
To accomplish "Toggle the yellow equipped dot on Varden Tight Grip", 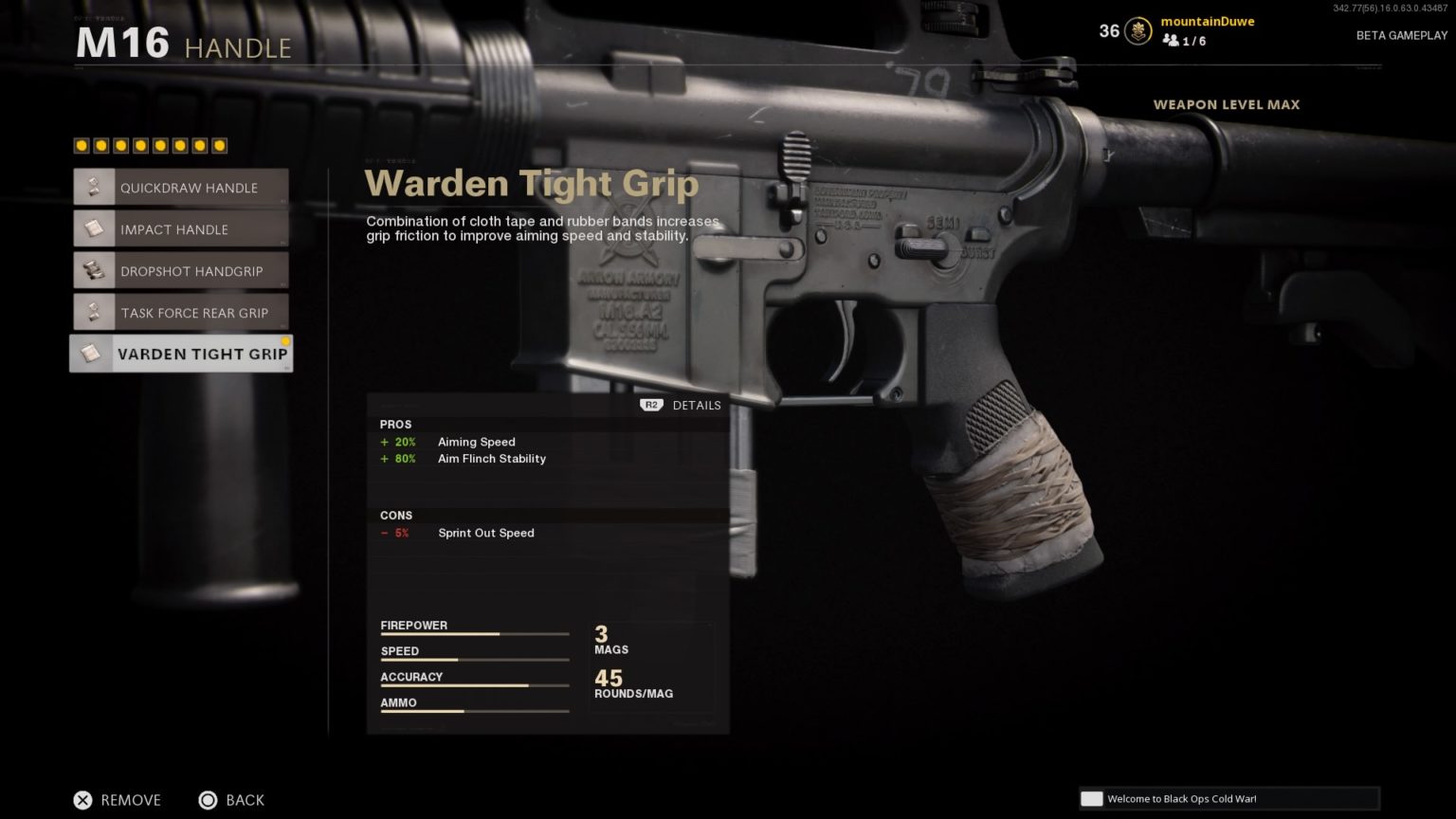I will point(285,340).
